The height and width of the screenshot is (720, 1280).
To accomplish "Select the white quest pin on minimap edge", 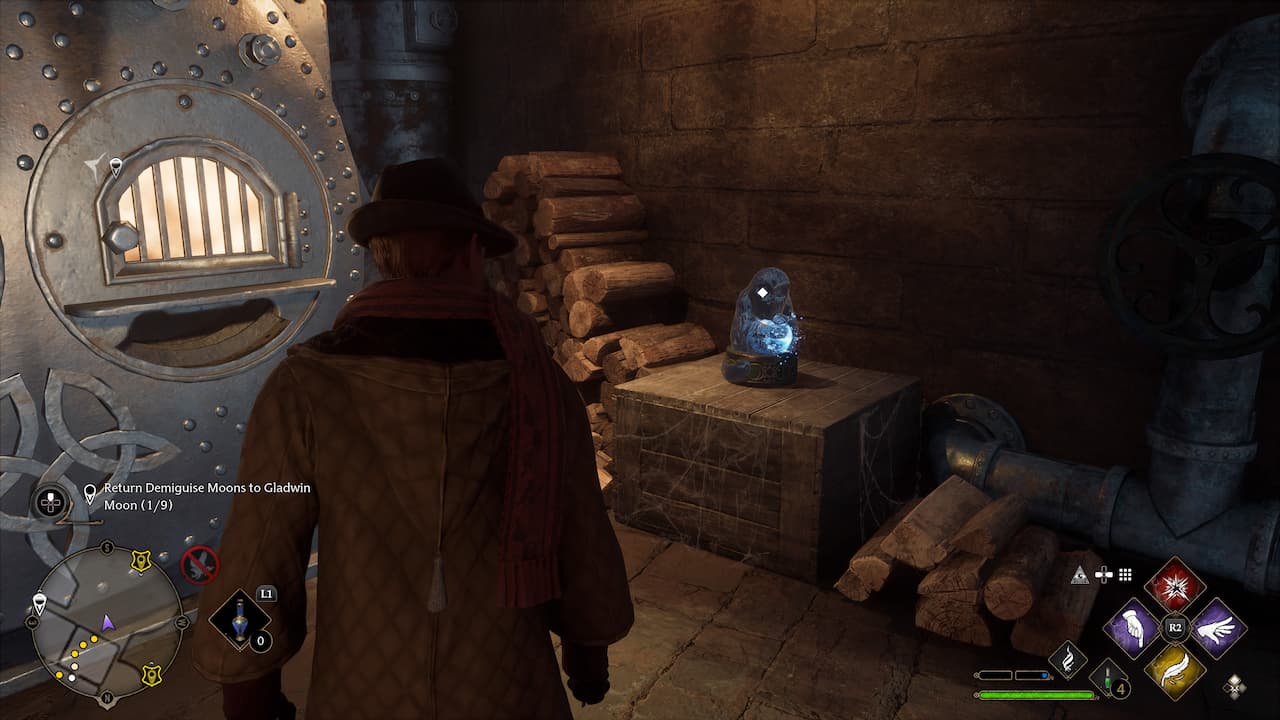I will click(x=38, y=601).
